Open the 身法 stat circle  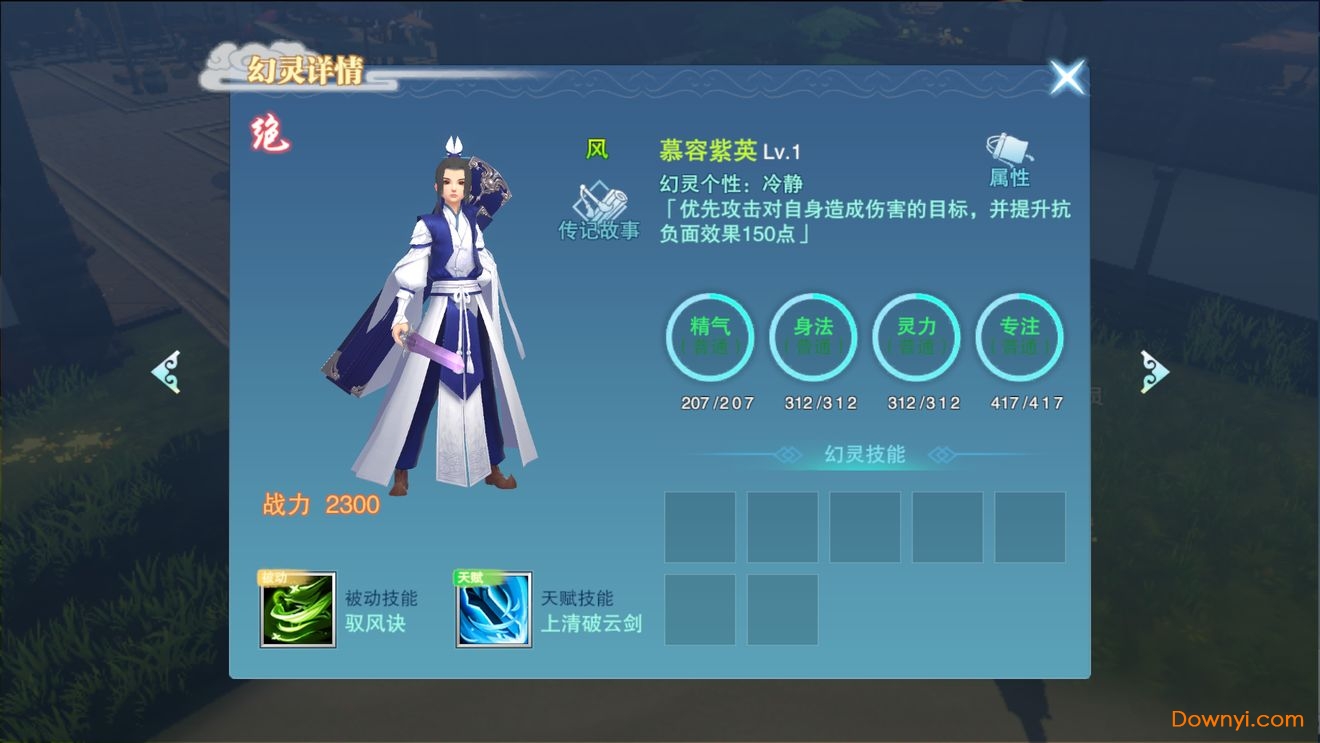(x=814, y=338)
